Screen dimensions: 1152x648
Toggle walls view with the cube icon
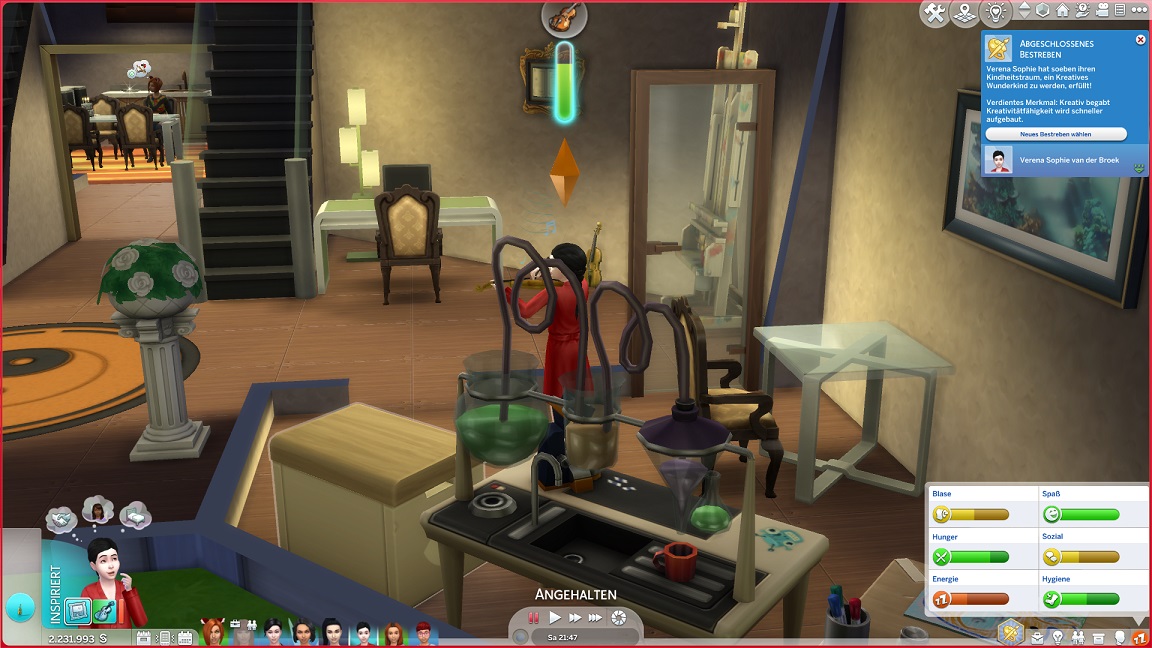tap(1042, 11)
